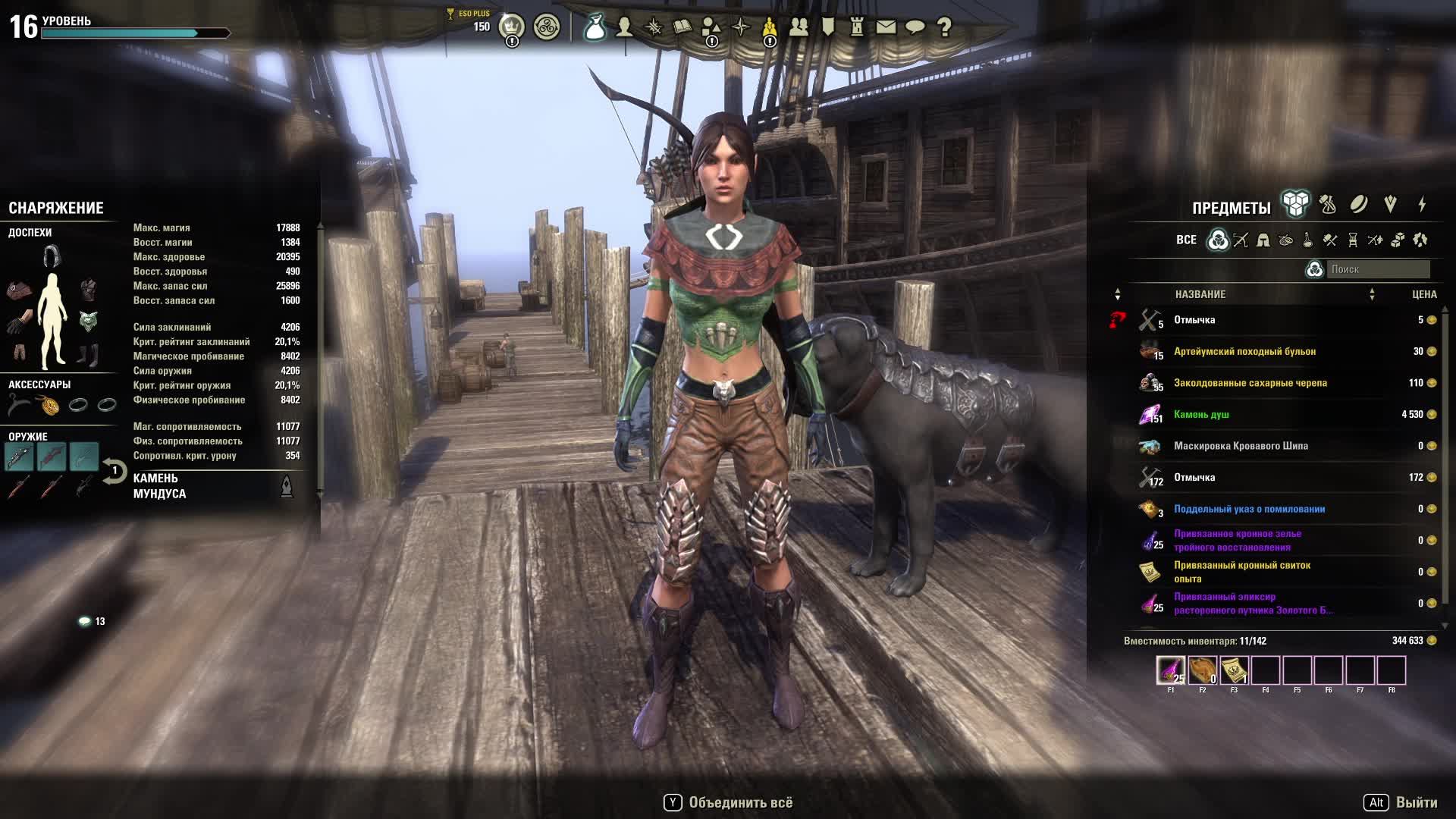Open the character silhouette menu in the top bar

click(624, 27)
